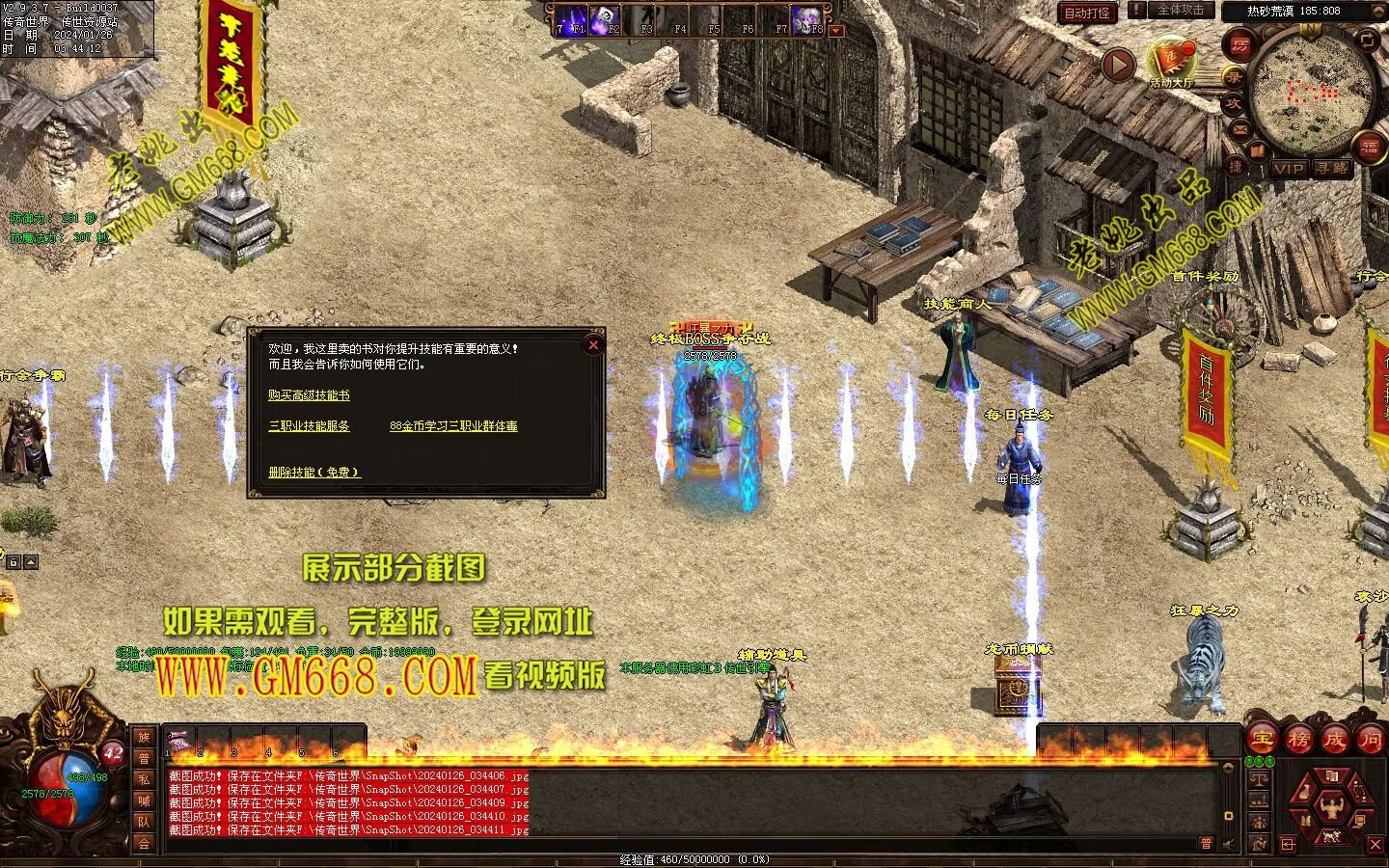Activate the 寻路 pathfinding button

click(1332, 168)
